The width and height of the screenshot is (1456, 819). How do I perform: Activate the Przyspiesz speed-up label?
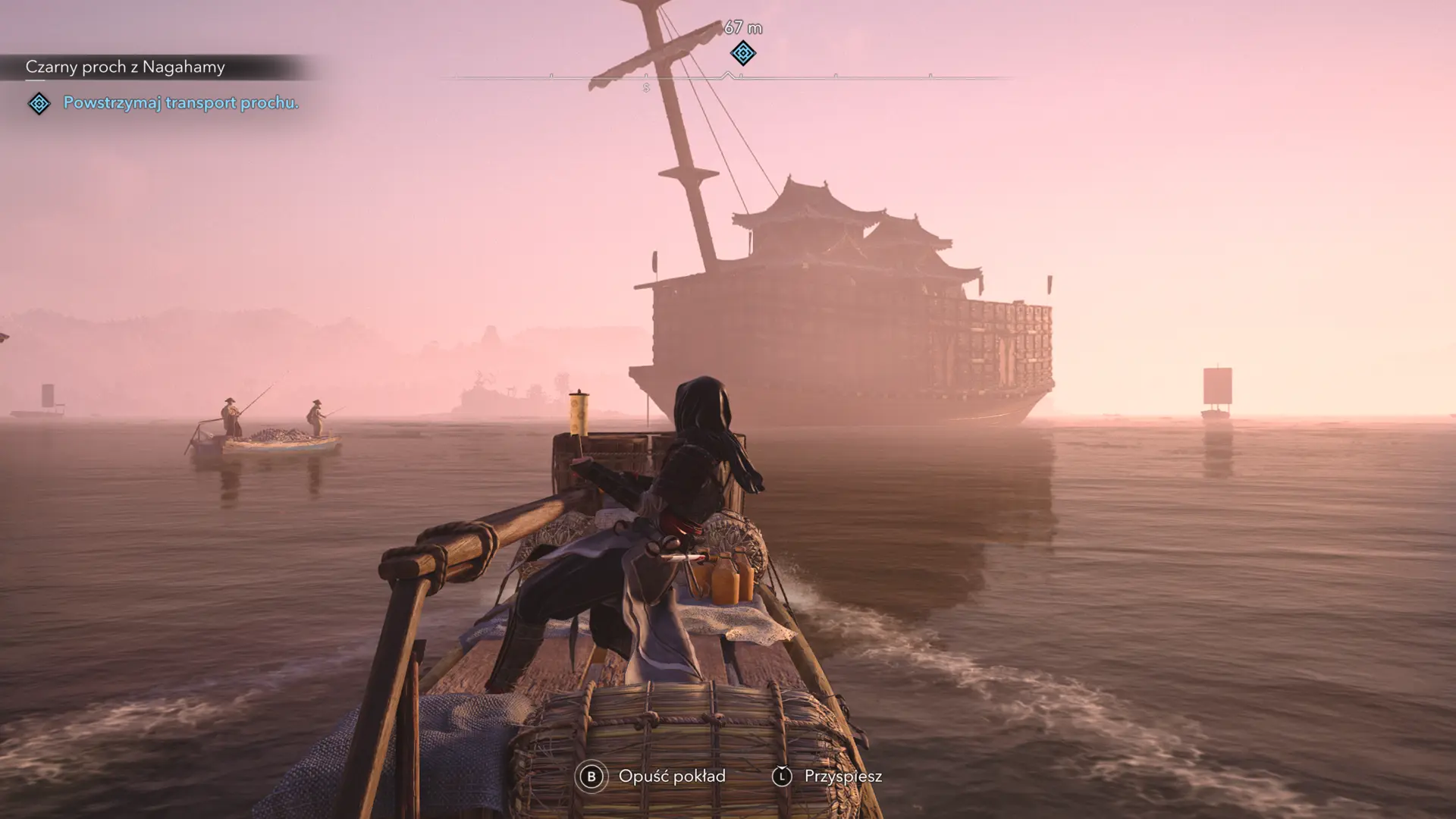click(x=843, y=776)
